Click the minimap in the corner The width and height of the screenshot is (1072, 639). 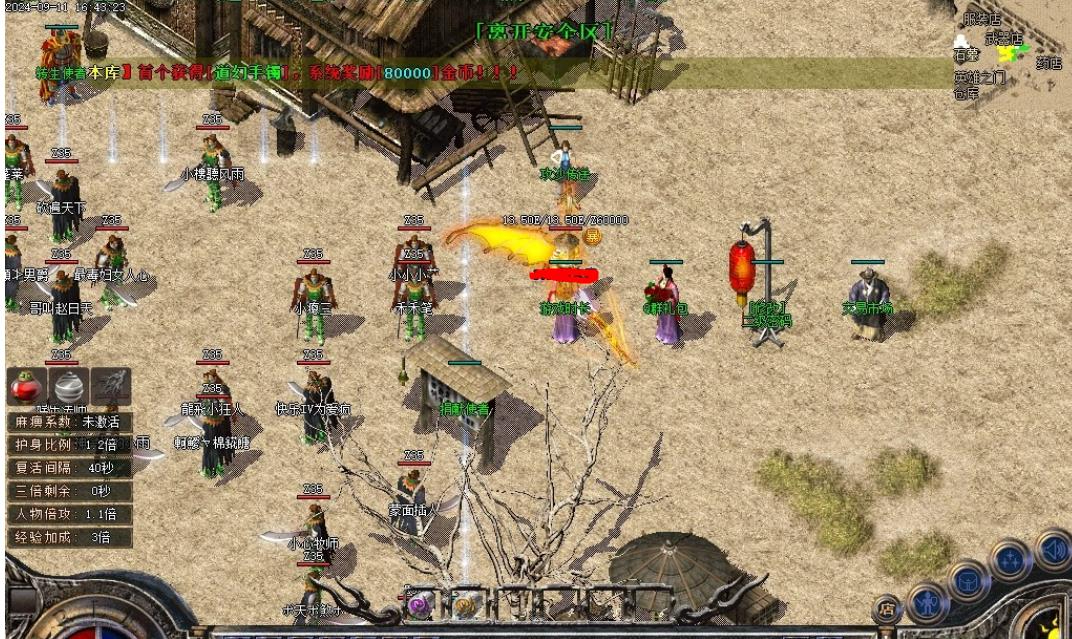tap(1010, 50)
